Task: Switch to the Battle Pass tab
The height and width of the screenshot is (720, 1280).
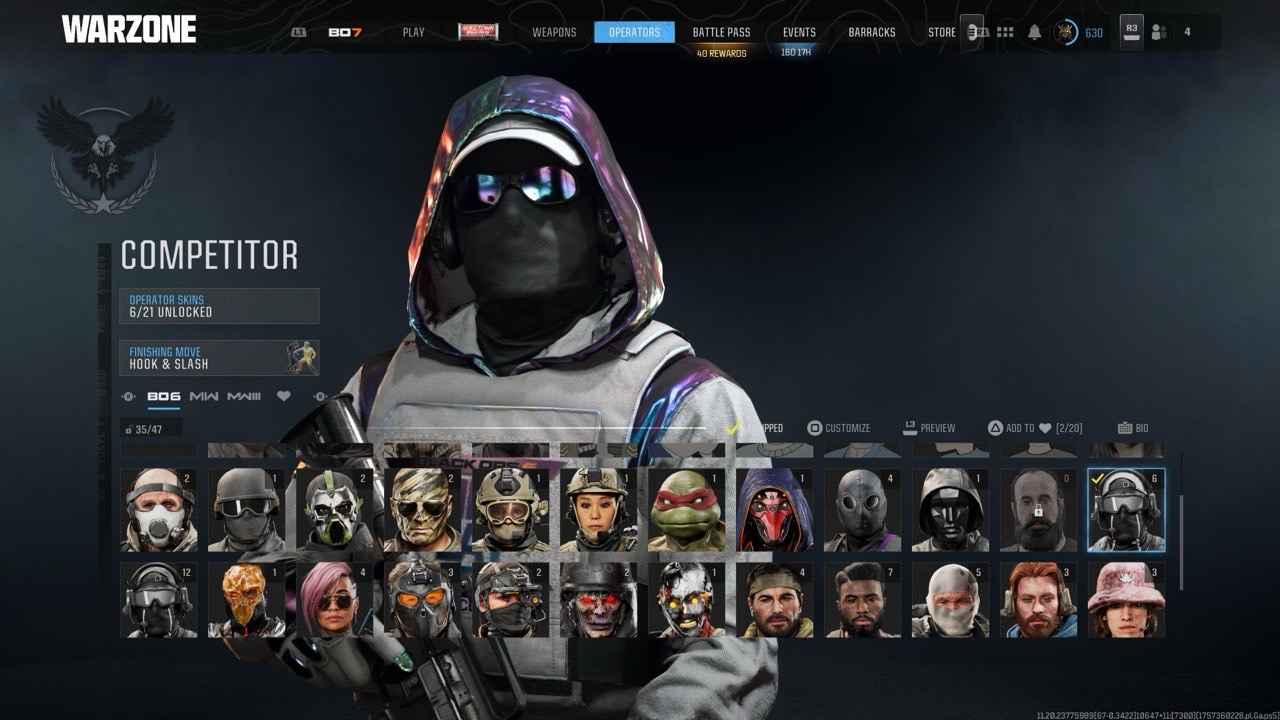Action: pyautogui.click(x=721, y=32)
